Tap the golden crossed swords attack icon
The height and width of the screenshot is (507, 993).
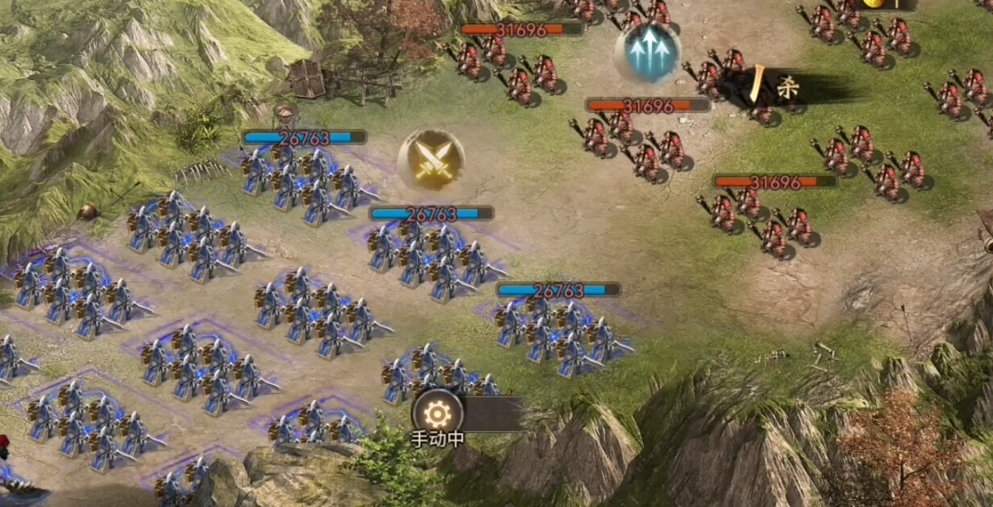click(x=432, y=160)
